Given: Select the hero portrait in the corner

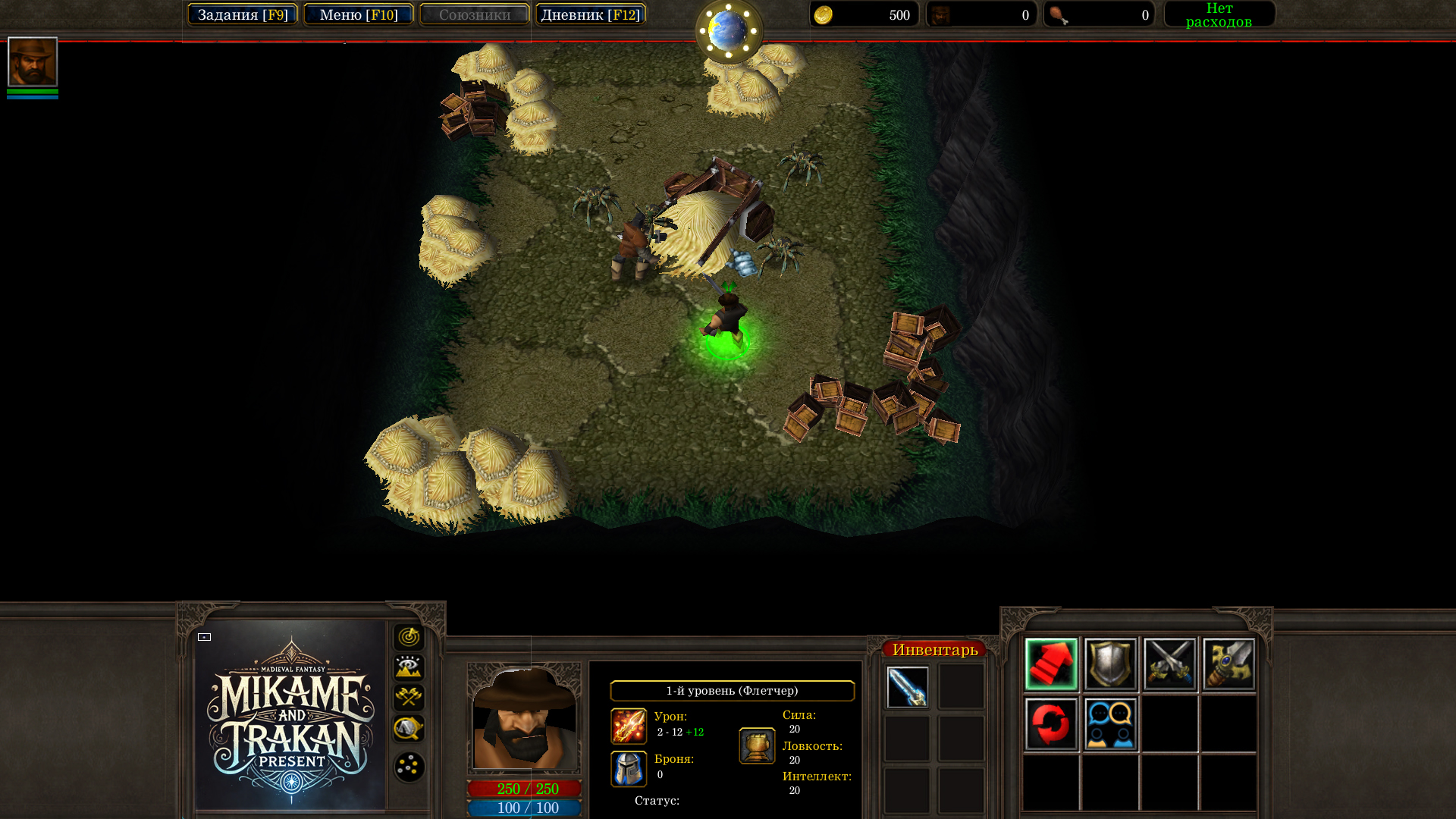Looking at the screenshot, I should (x=33, y=61).
